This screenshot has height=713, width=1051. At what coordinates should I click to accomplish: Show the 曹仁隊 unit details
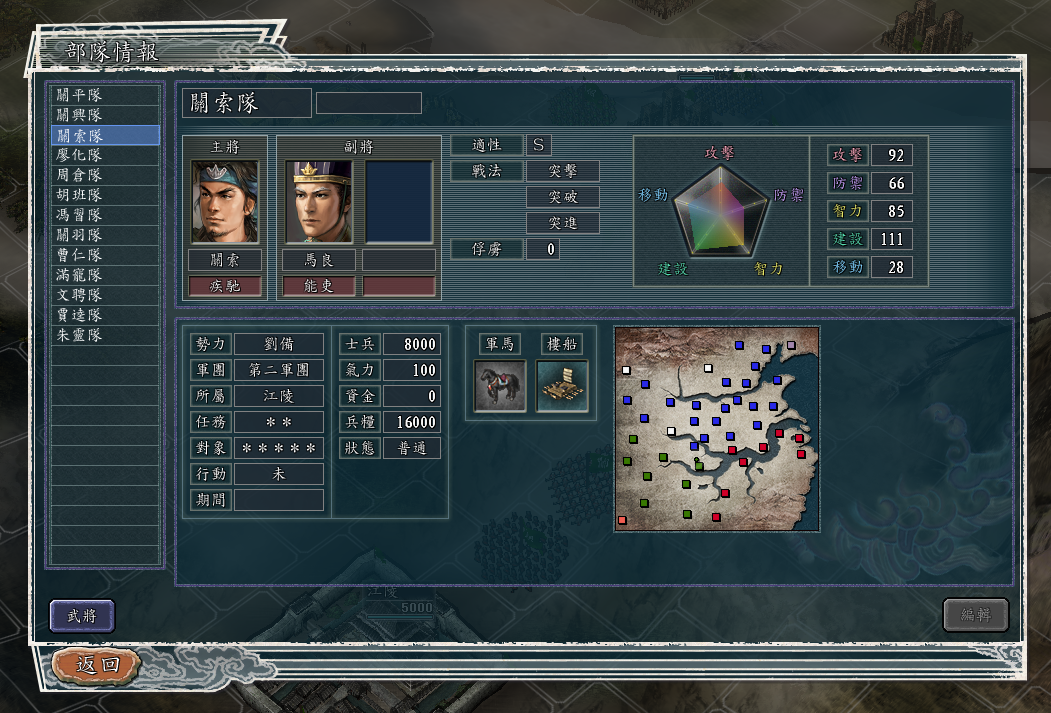(105, 255)
